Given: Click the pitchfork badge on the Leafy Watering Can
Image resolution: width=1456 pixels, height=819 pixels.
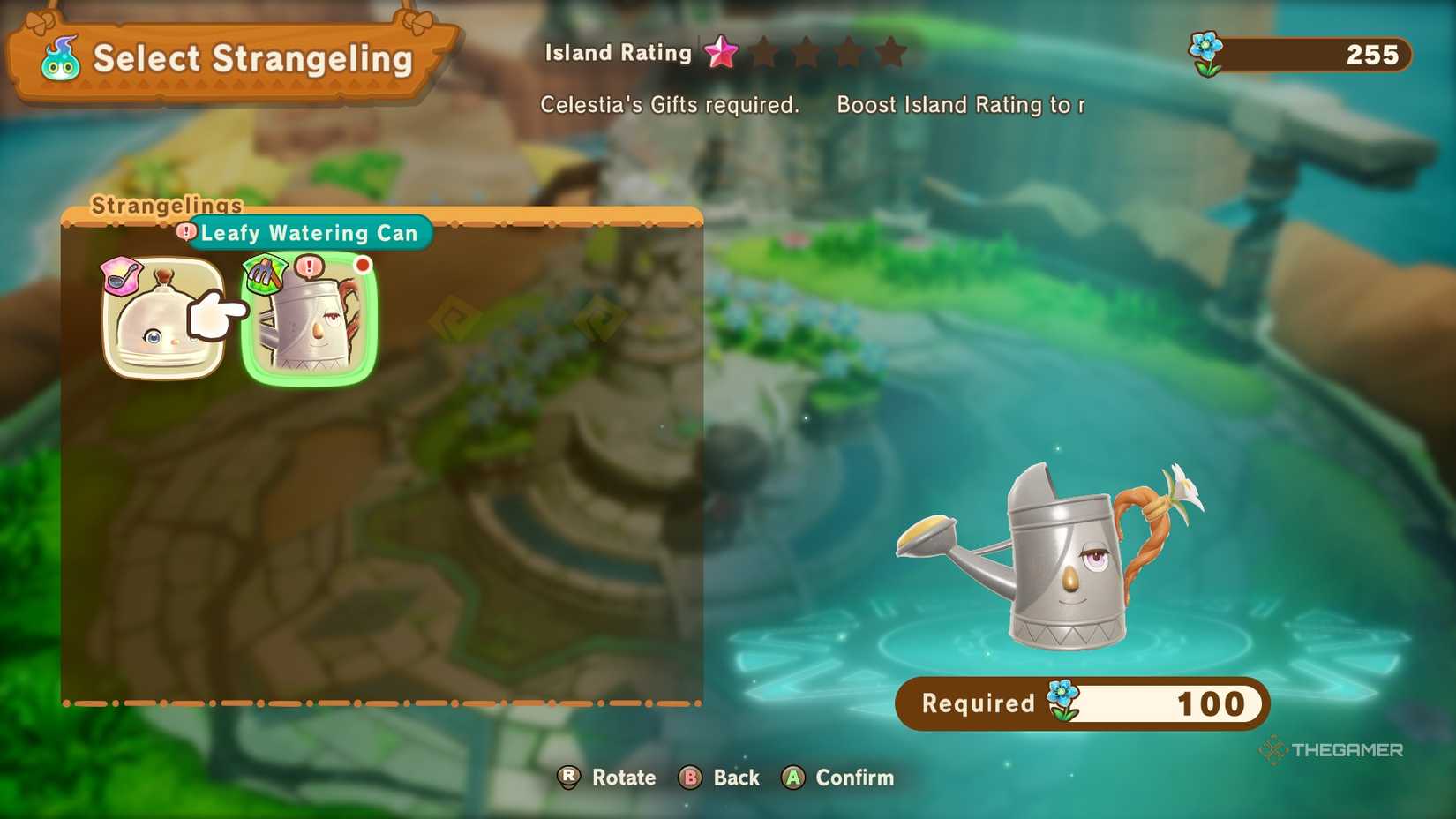Looking at the screenshot, I should click(x=266, y=274).
